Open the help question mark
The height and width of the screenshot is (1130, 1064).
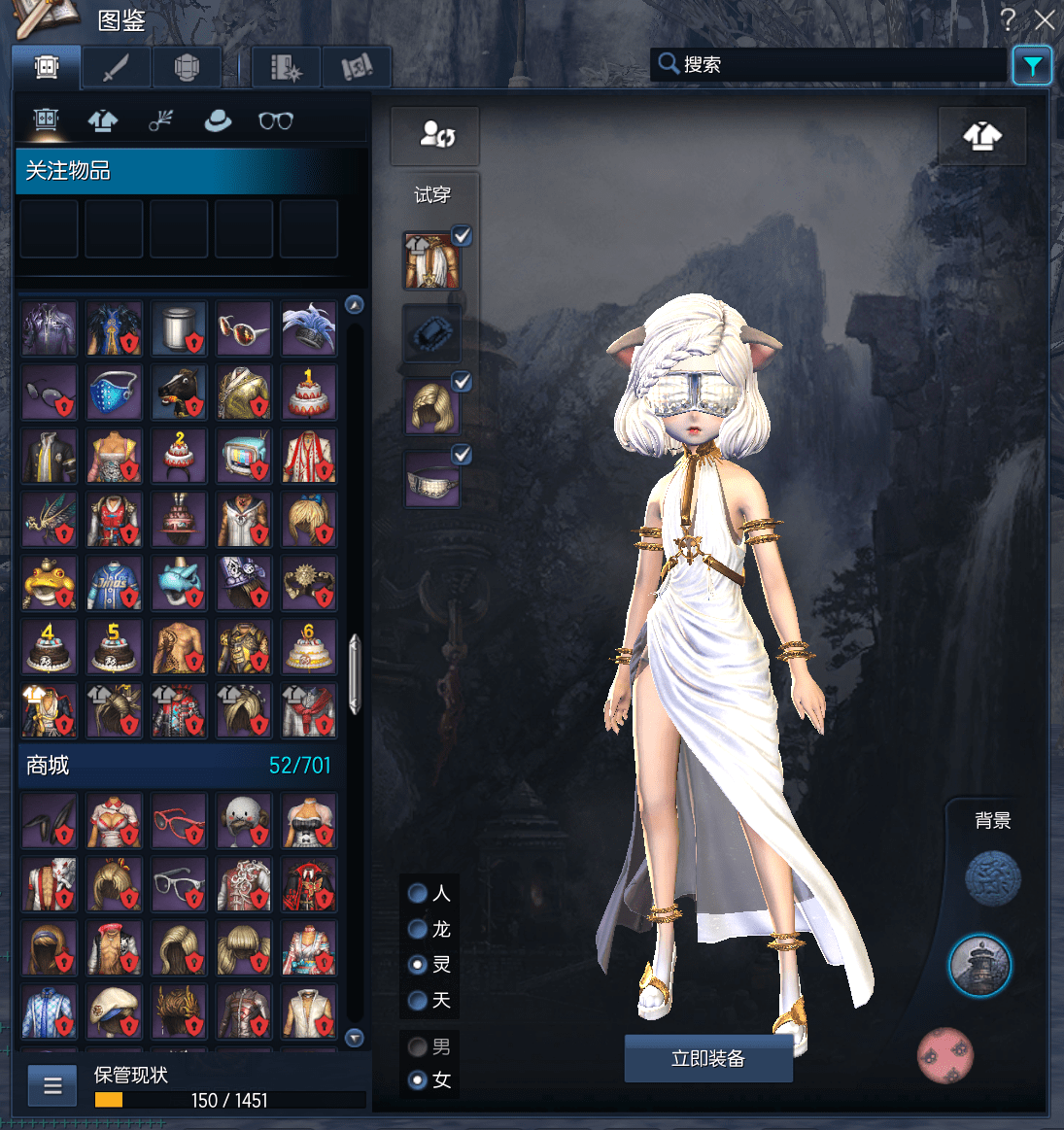pyautogui.click(x=1009, y=18)
